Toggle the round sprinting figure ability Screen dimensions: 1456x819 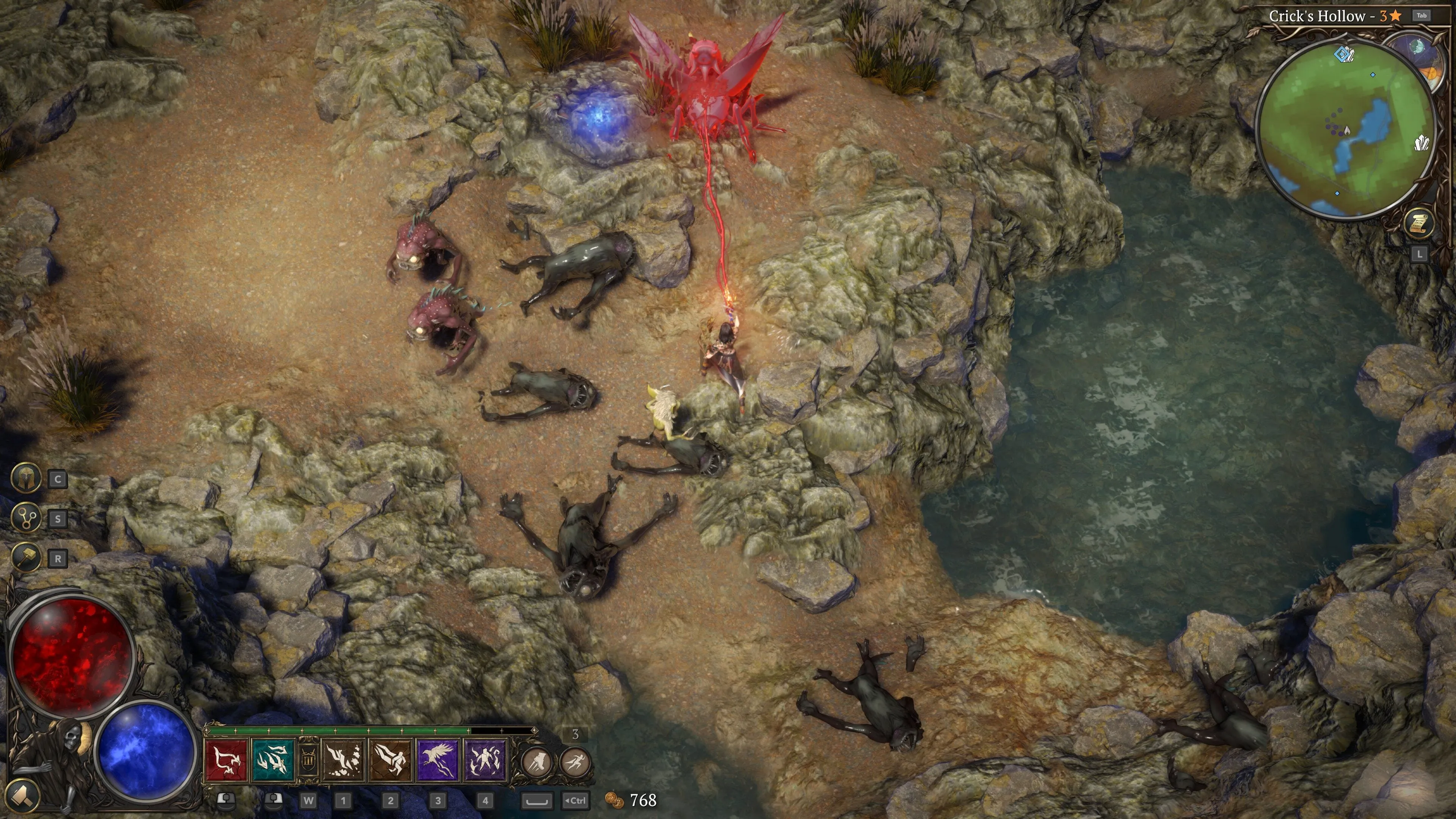click(576, 762)
